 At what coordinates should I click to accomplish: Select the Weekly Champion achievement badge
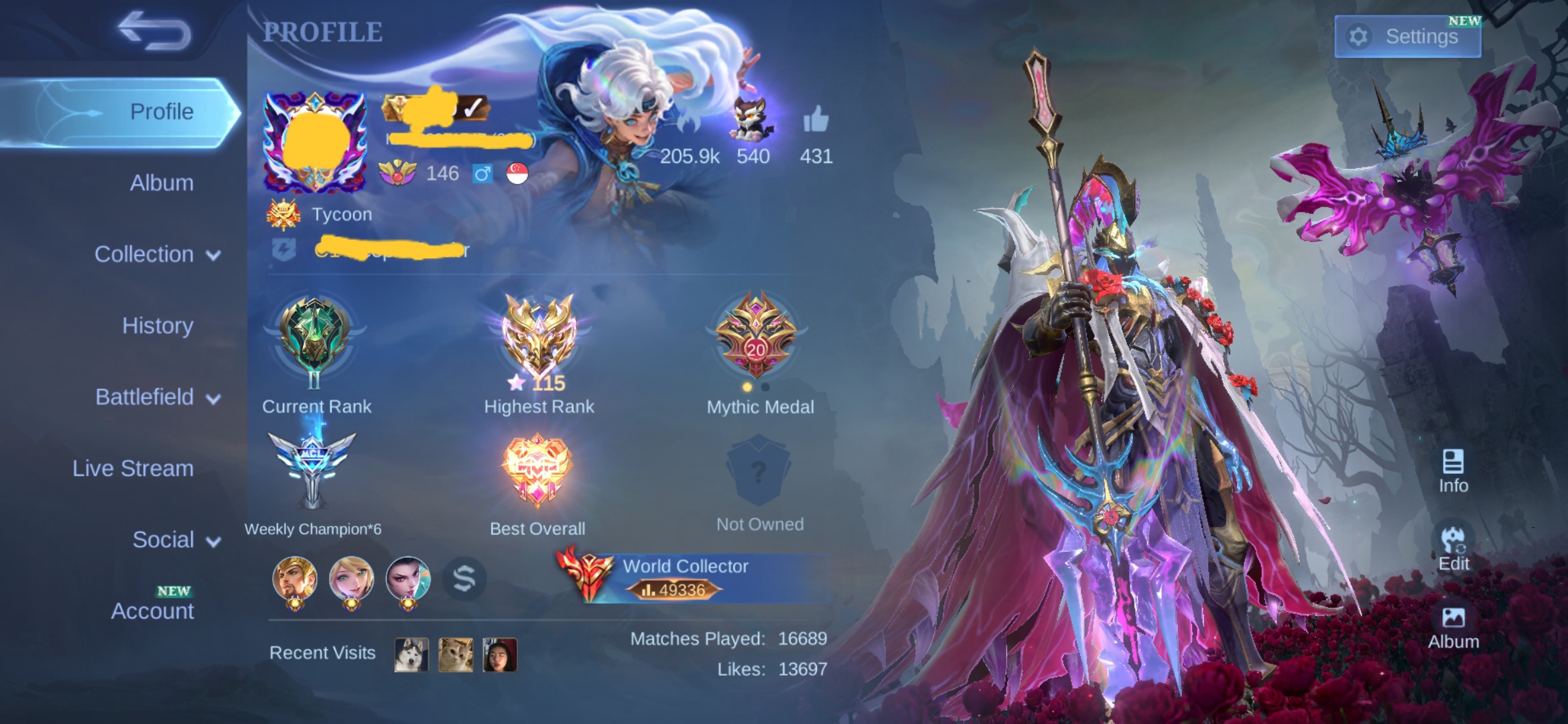pos(312,469)
